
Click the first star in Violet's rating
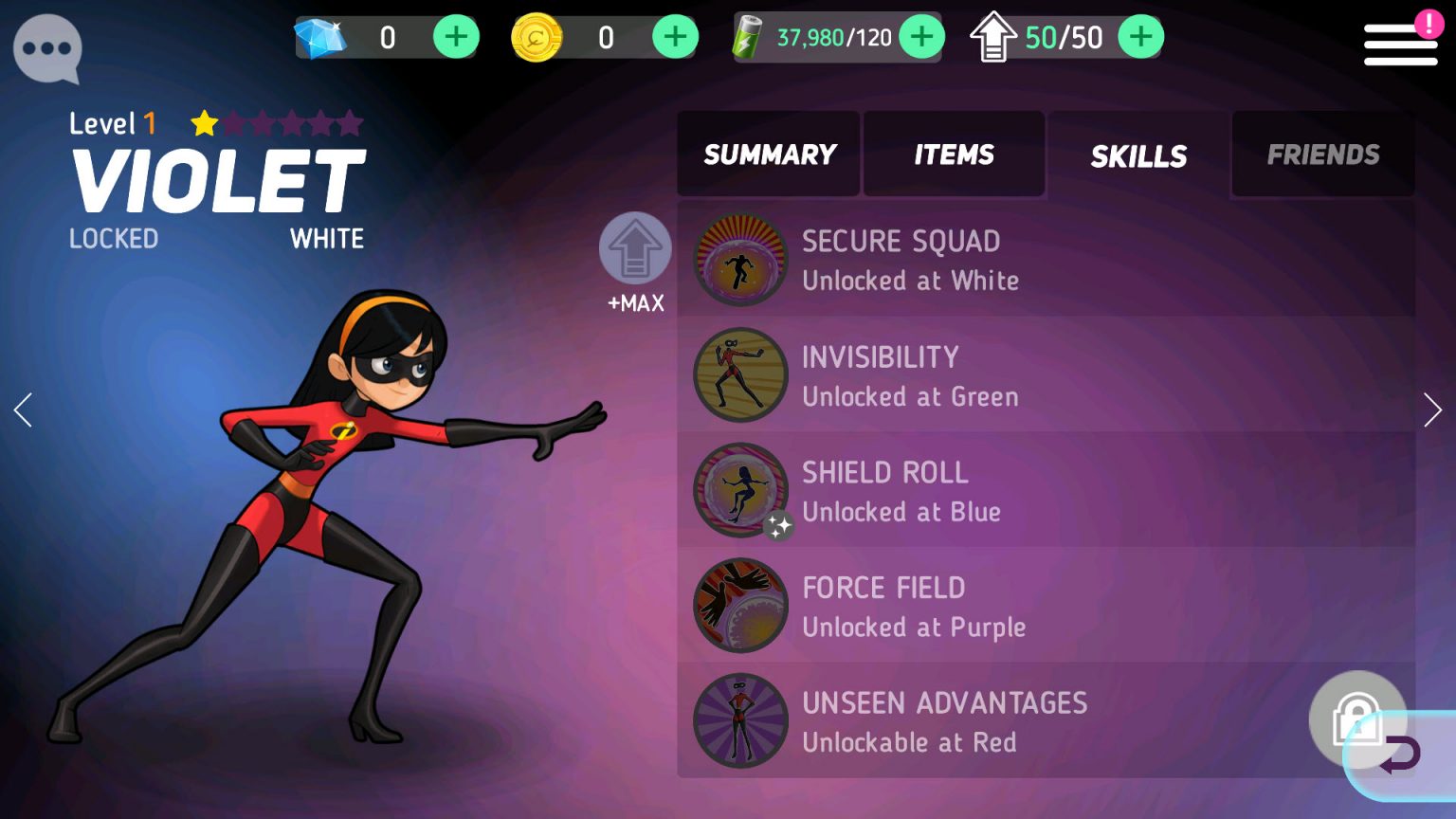[204, 122]
